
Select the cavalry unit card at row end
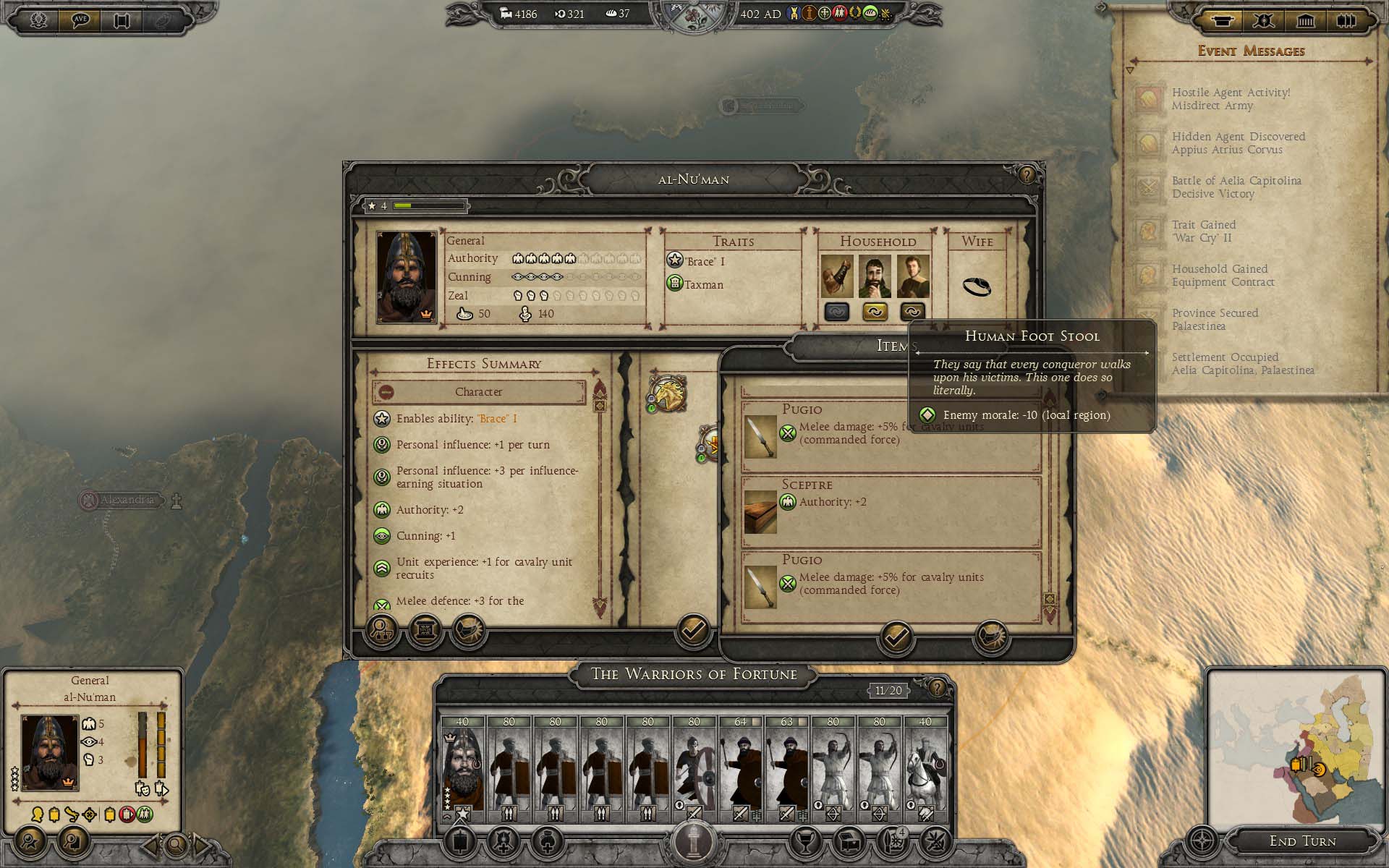pyautogui.click(x=925, y=768)
